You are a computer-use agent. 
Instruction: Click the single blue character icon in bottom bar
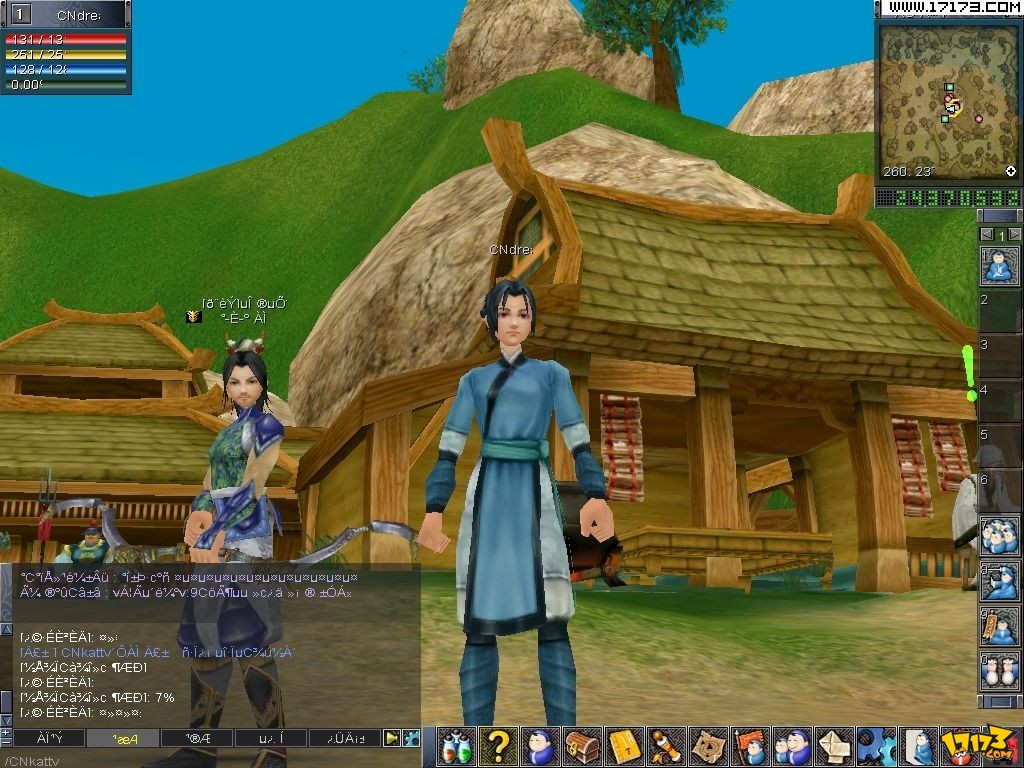540,746
